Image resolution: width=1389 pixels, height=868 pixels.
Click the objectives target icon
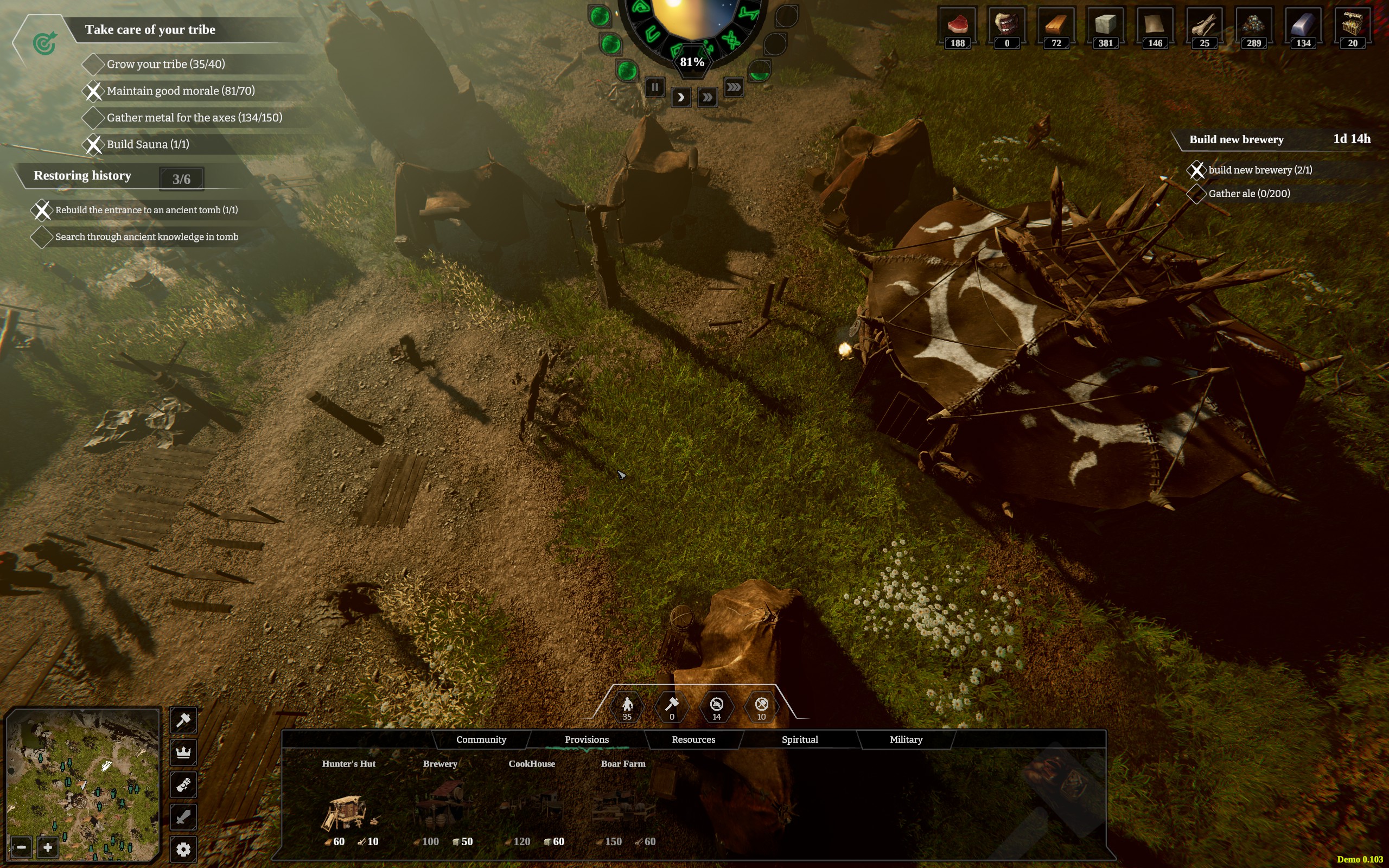click(44, 43)
